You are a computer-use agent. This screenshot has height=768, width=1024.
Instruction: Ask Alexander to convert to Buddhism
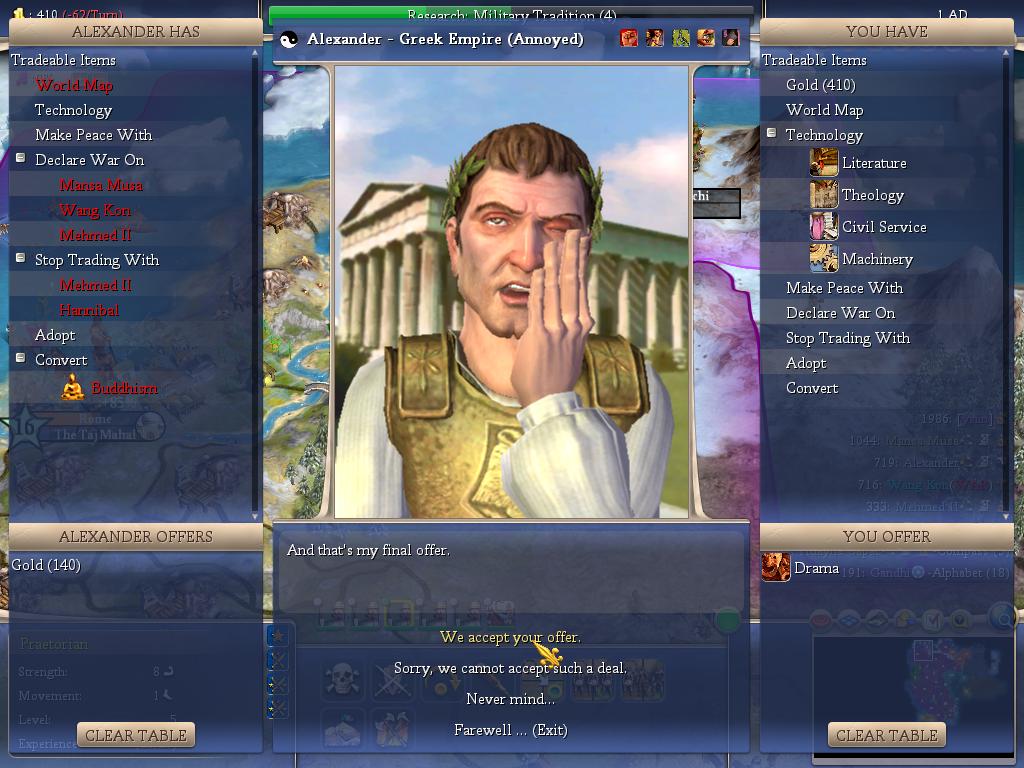(123, 388)
